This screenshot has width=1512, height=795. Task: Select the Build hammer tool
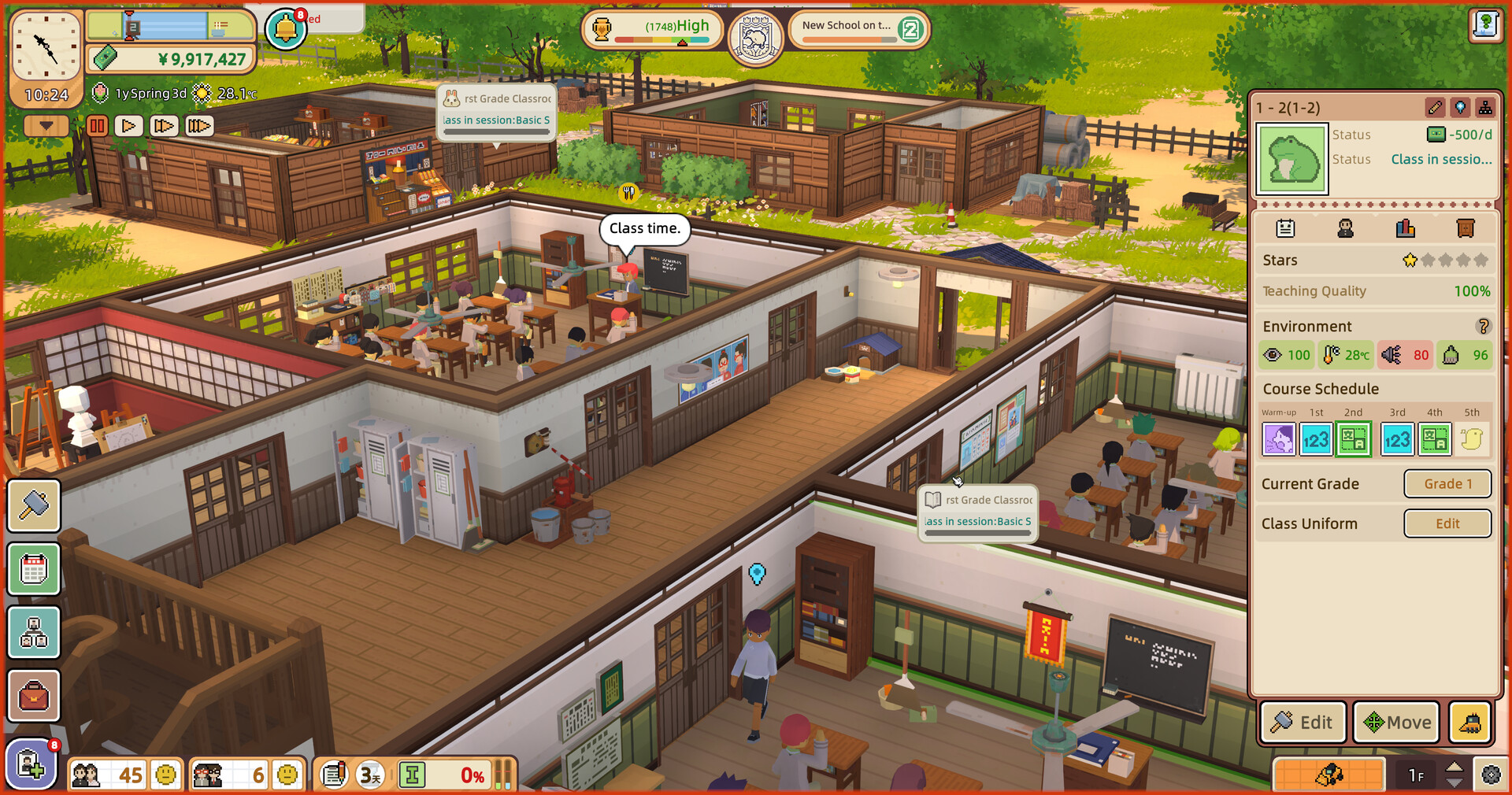(34, 506)
